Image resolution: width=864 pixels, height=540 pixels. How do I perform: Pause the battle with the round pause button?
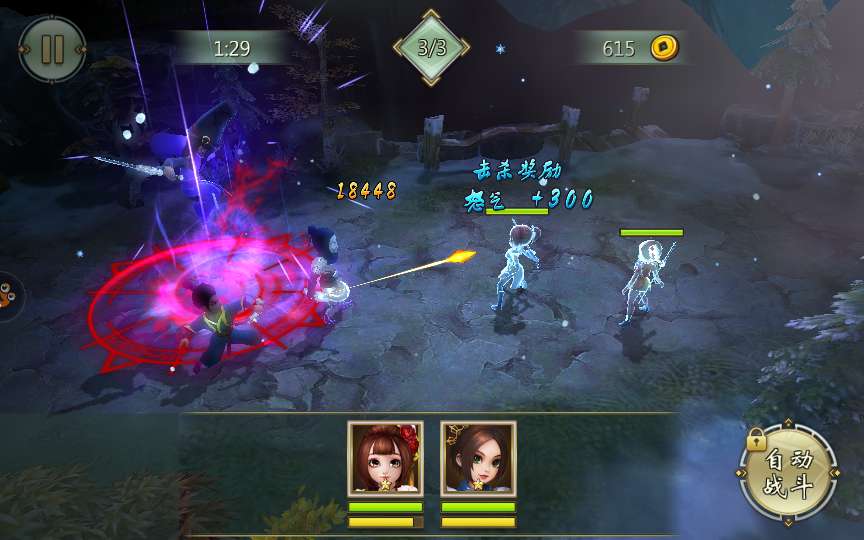pyautogui.click(x=52, y=49)
